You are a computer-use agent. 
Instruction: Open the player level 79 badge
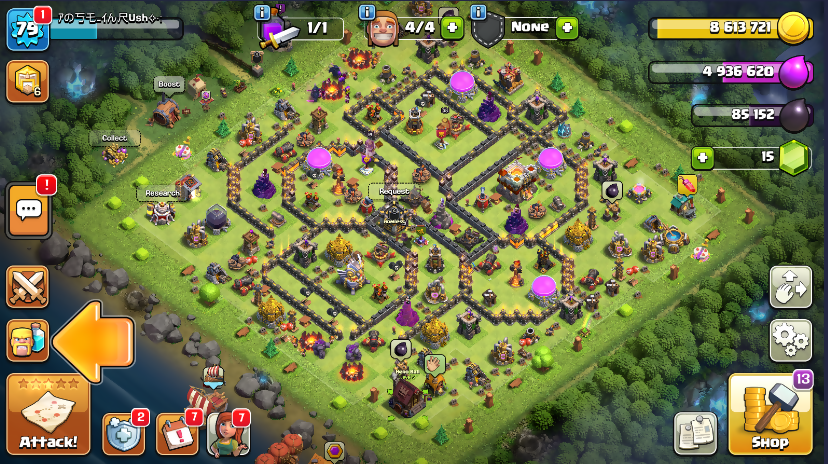click(x=27, y=28)
